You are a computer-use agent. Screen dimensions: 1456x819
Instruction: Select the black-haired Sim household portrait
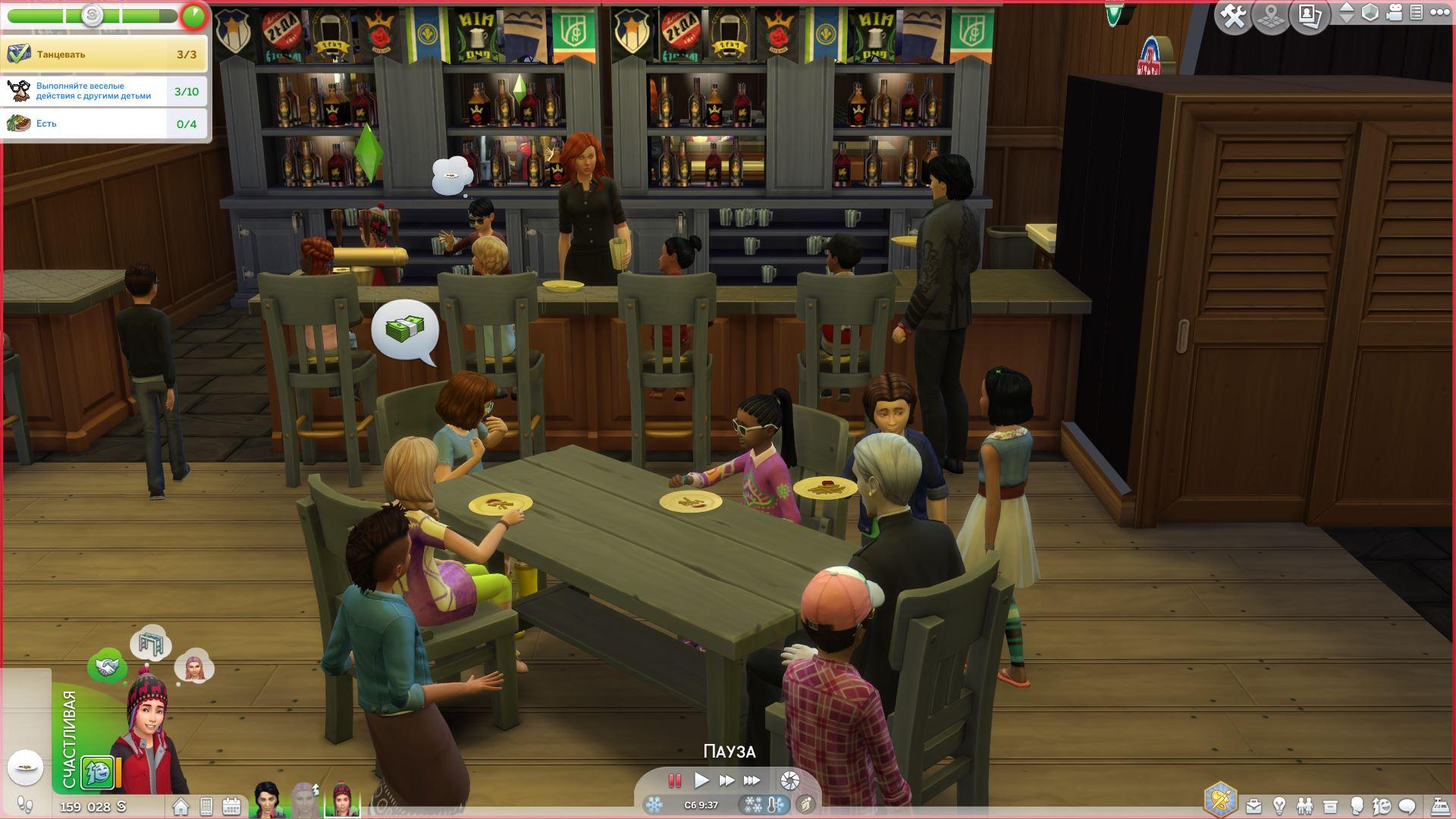tap(267, 801)
